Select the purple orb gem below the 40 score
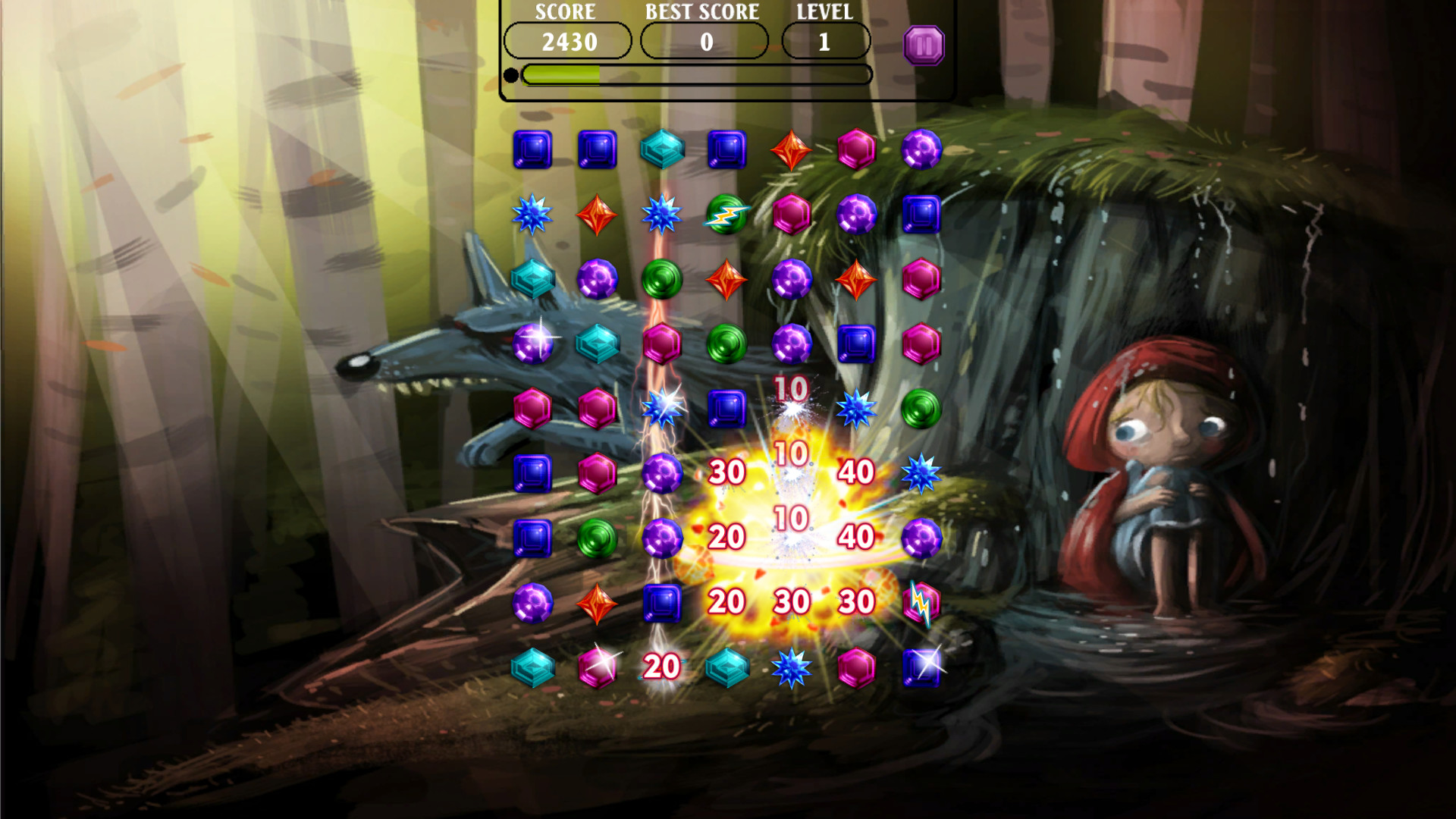The height and width of the screenshot is (819, 1456). tap(921, 540)
